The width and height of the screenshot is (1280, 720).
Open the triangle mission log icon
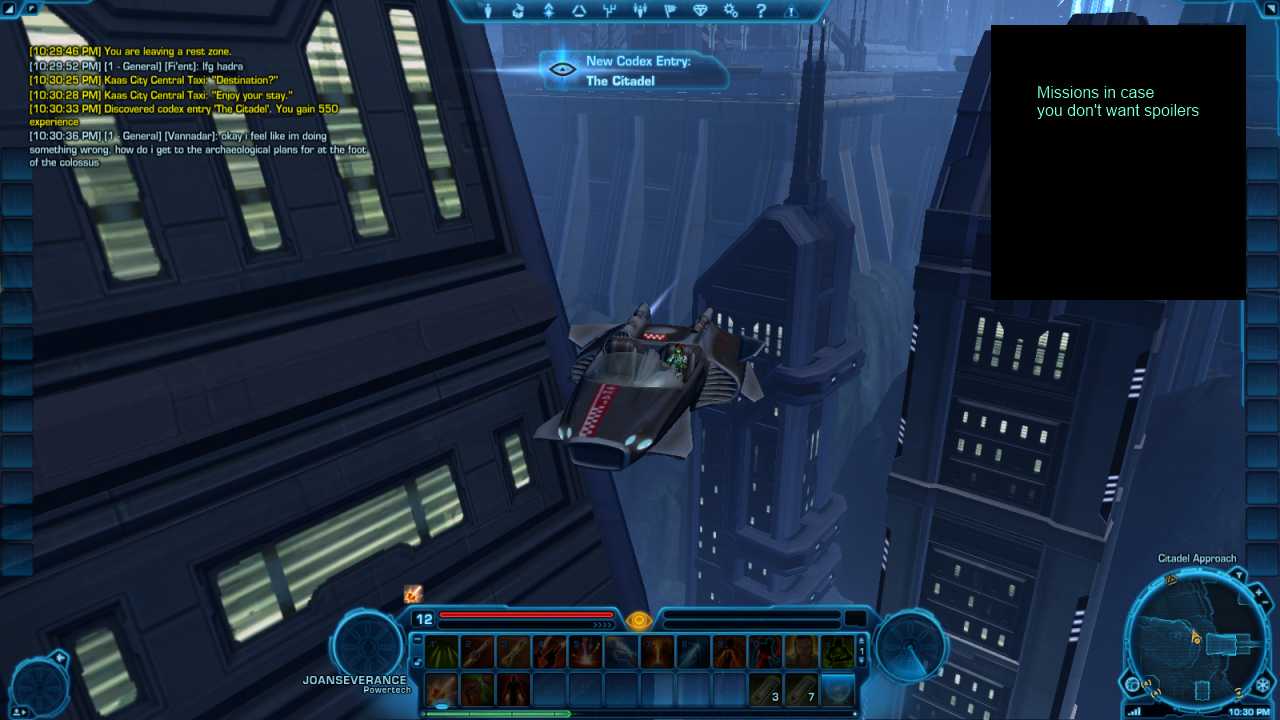(x=579, y=11)
